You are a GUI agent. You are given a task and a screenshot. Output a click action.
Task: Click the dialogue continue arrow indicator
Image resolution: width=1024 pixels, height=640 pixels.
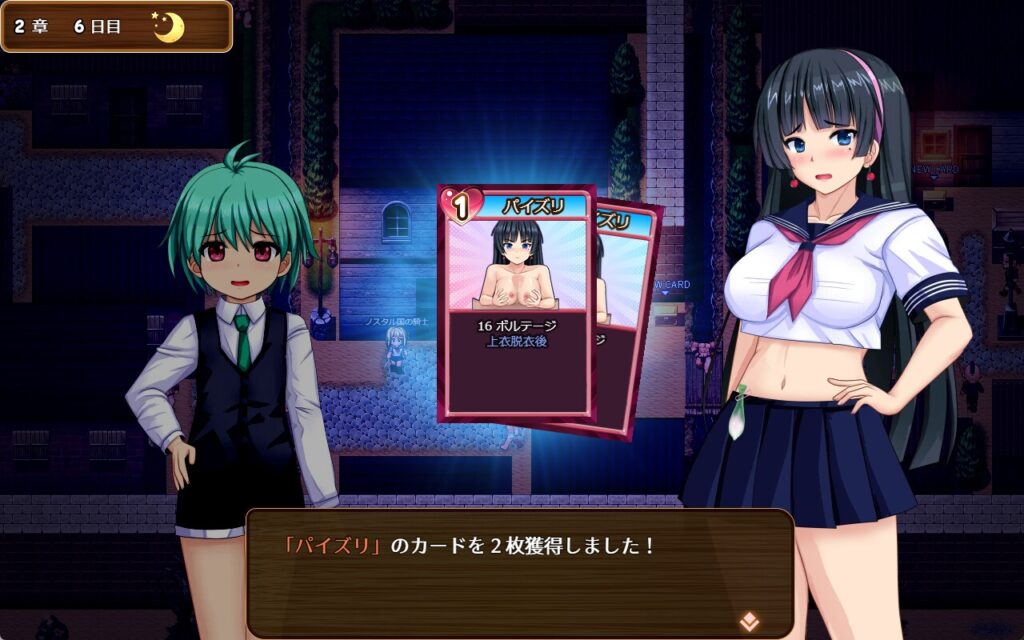[x=748, y=620]
